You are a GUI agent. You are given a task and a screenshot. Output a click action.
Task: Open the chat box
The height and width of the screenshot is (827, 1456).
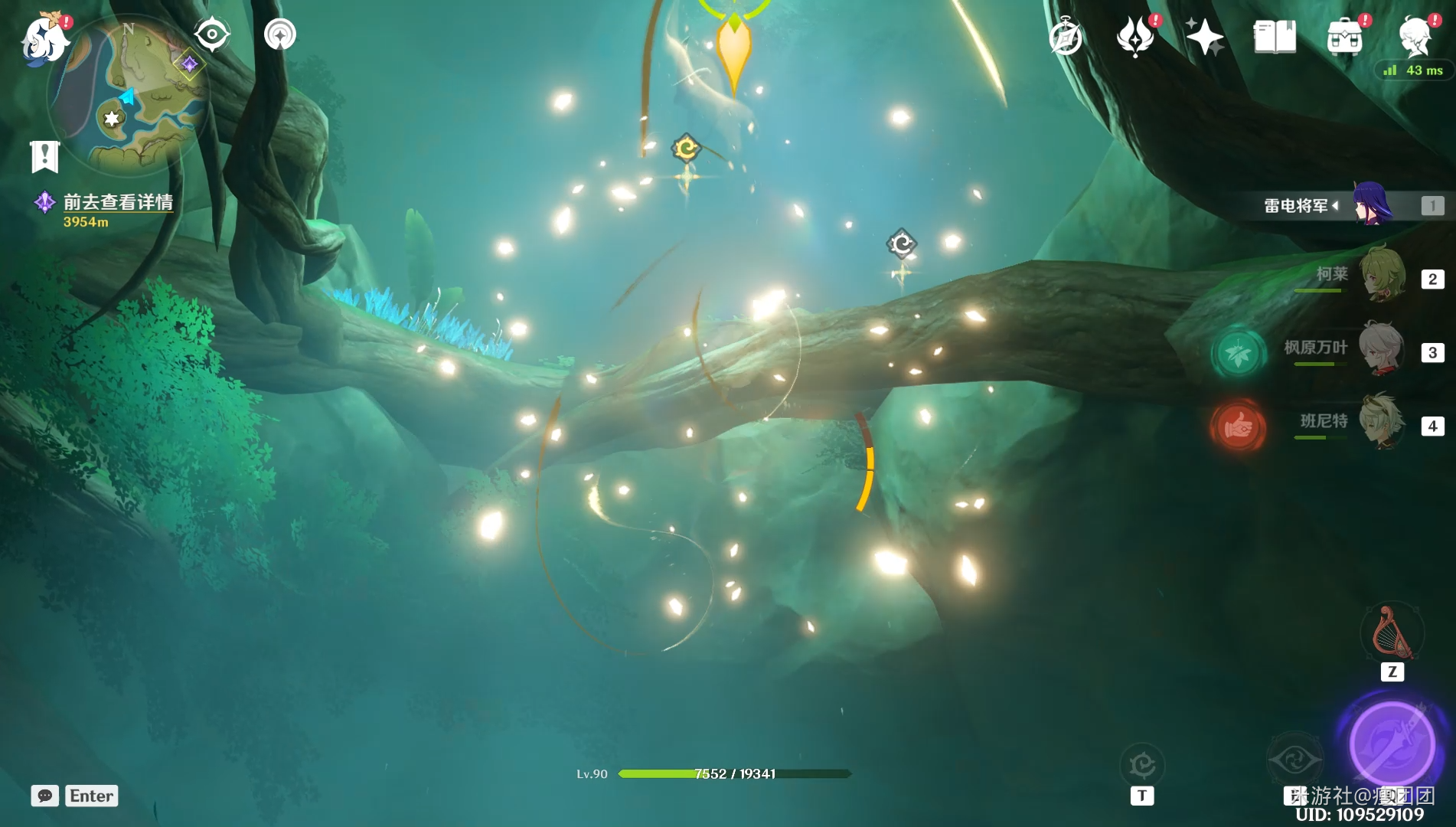click(45, 796)
